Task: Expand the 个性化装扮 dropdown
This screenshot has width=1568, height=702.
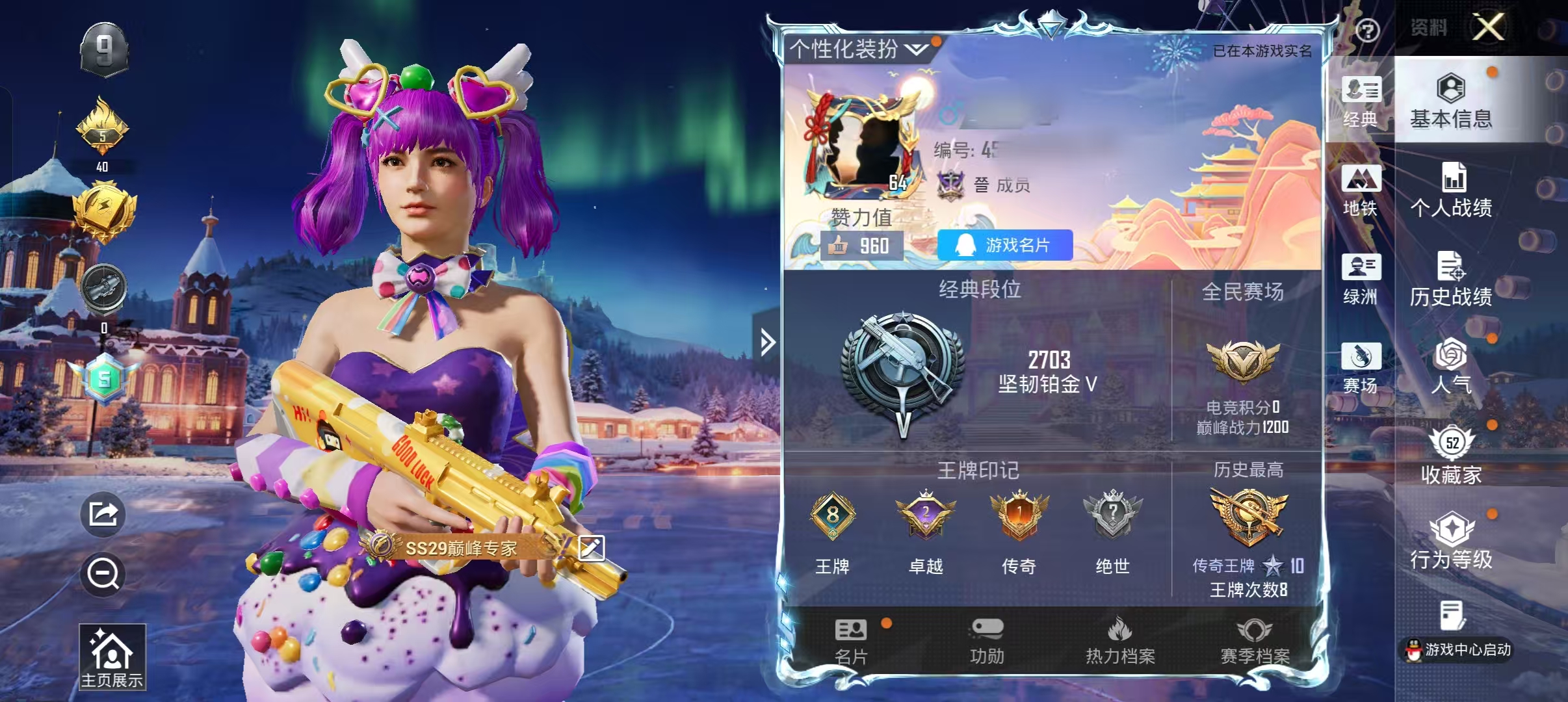Action: pos(858,49)
